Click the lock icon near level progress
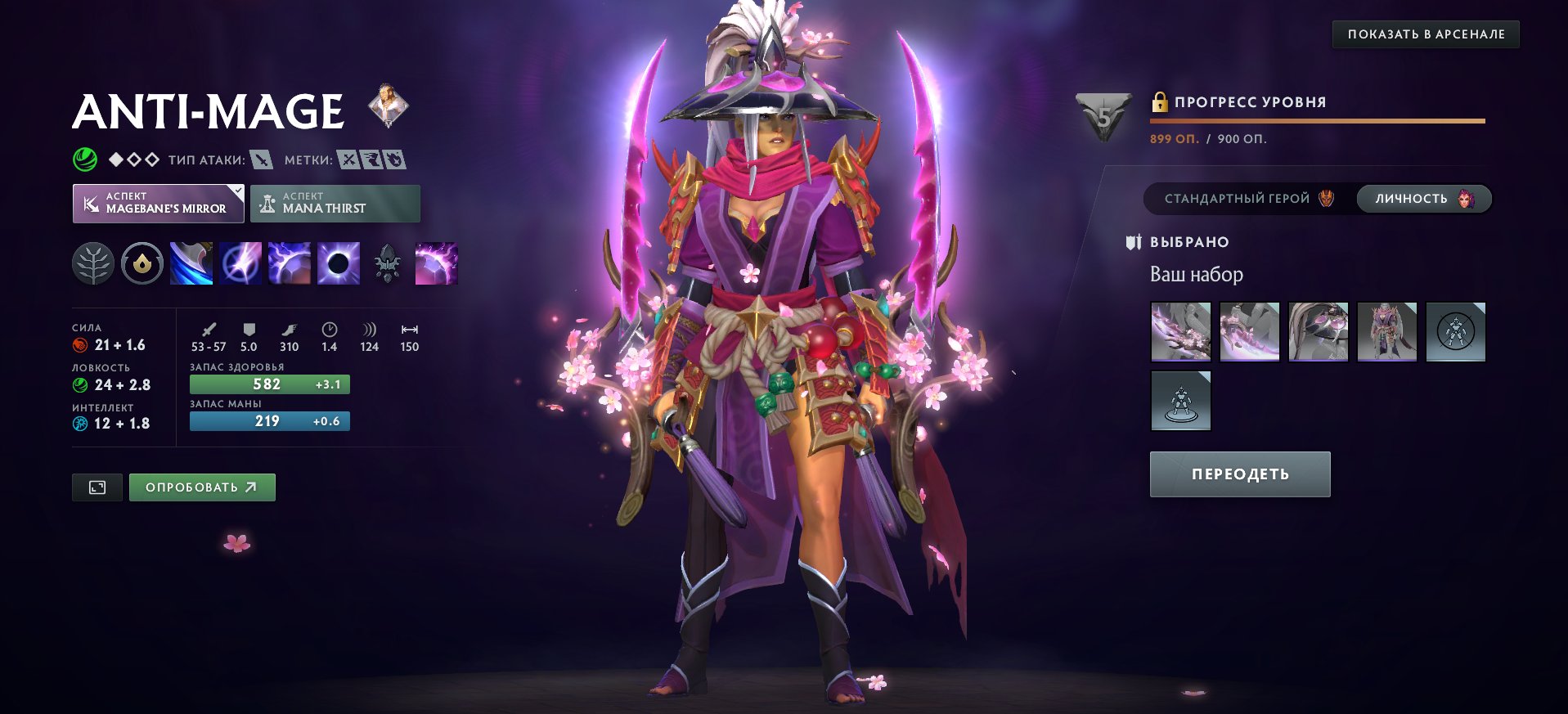The height and width of the screenshot is (714, 1568). tap(1160, 101)
